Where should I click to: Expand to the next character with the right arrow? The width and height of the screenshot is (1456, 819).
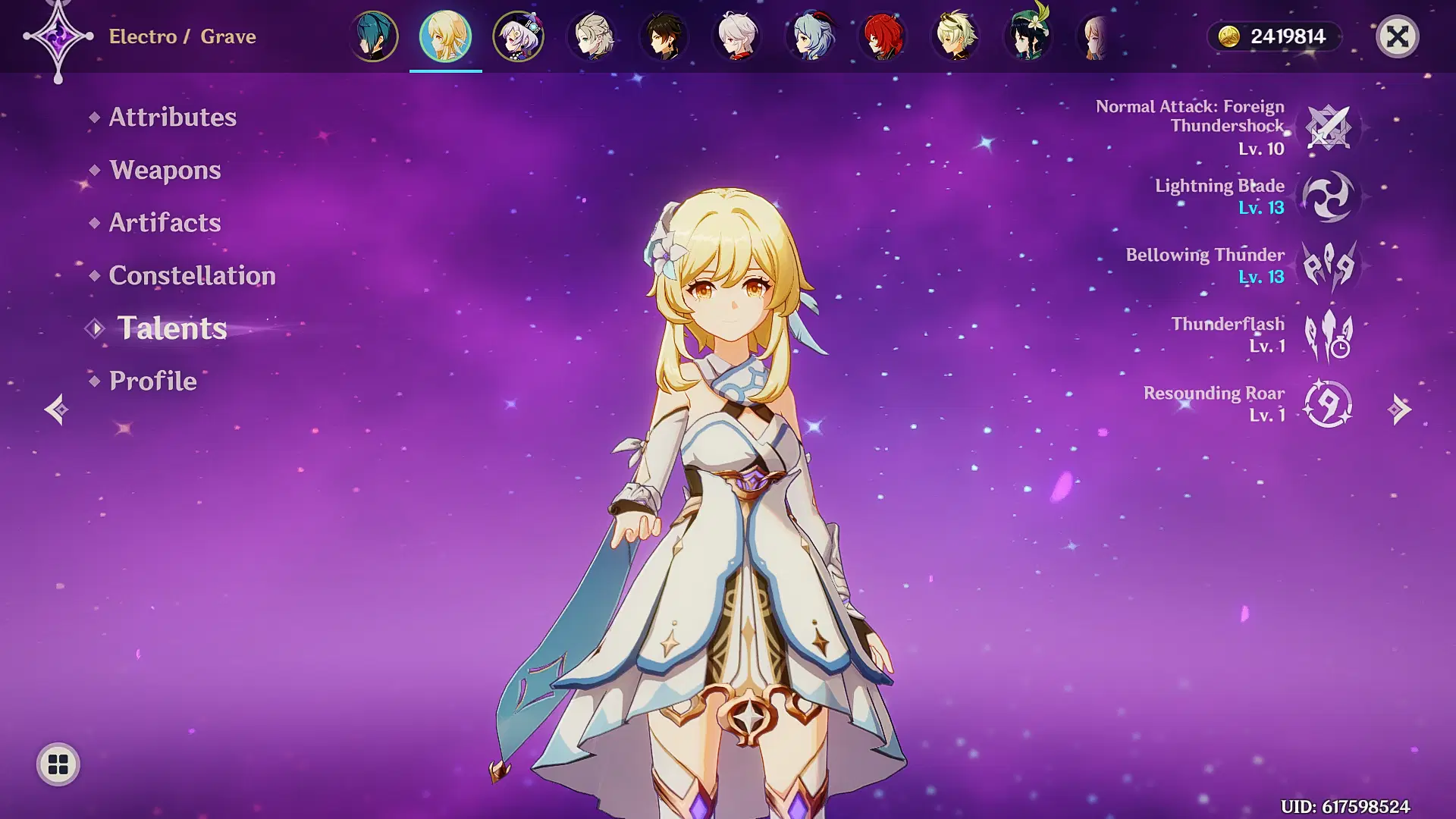coord(1401,409)
